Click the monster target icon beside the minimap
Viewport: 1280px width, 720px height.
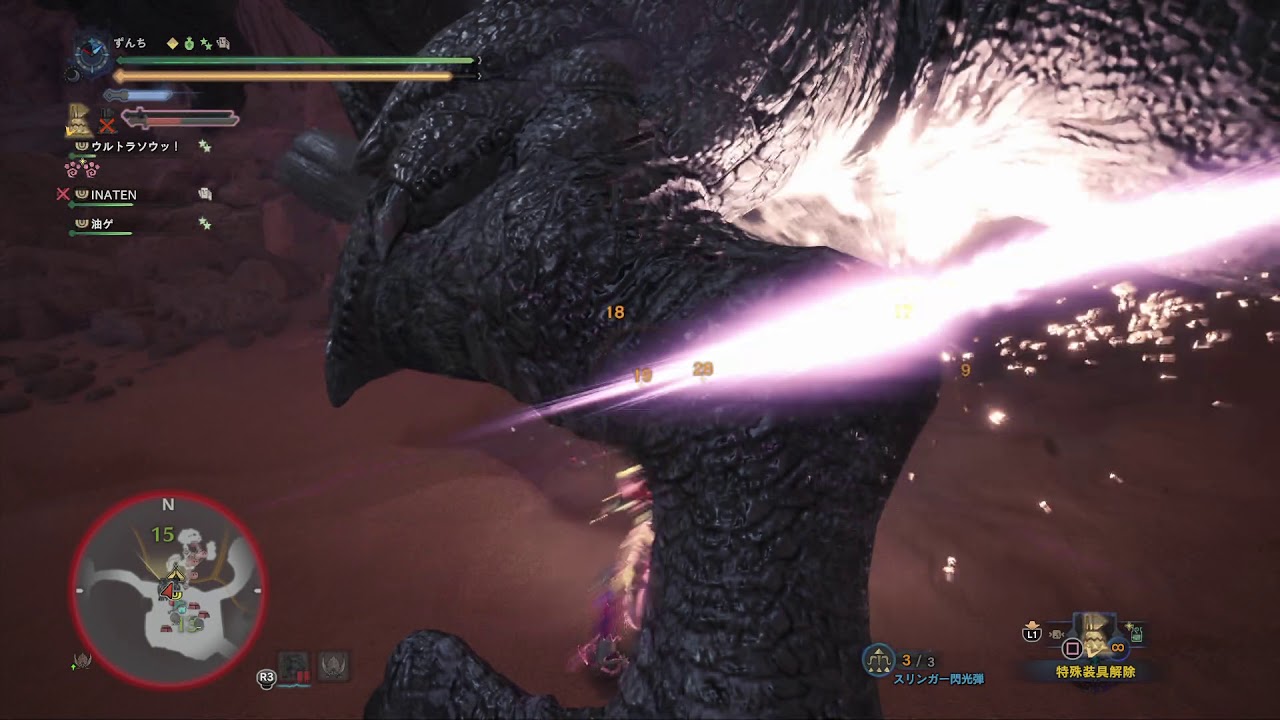[84, 660]
